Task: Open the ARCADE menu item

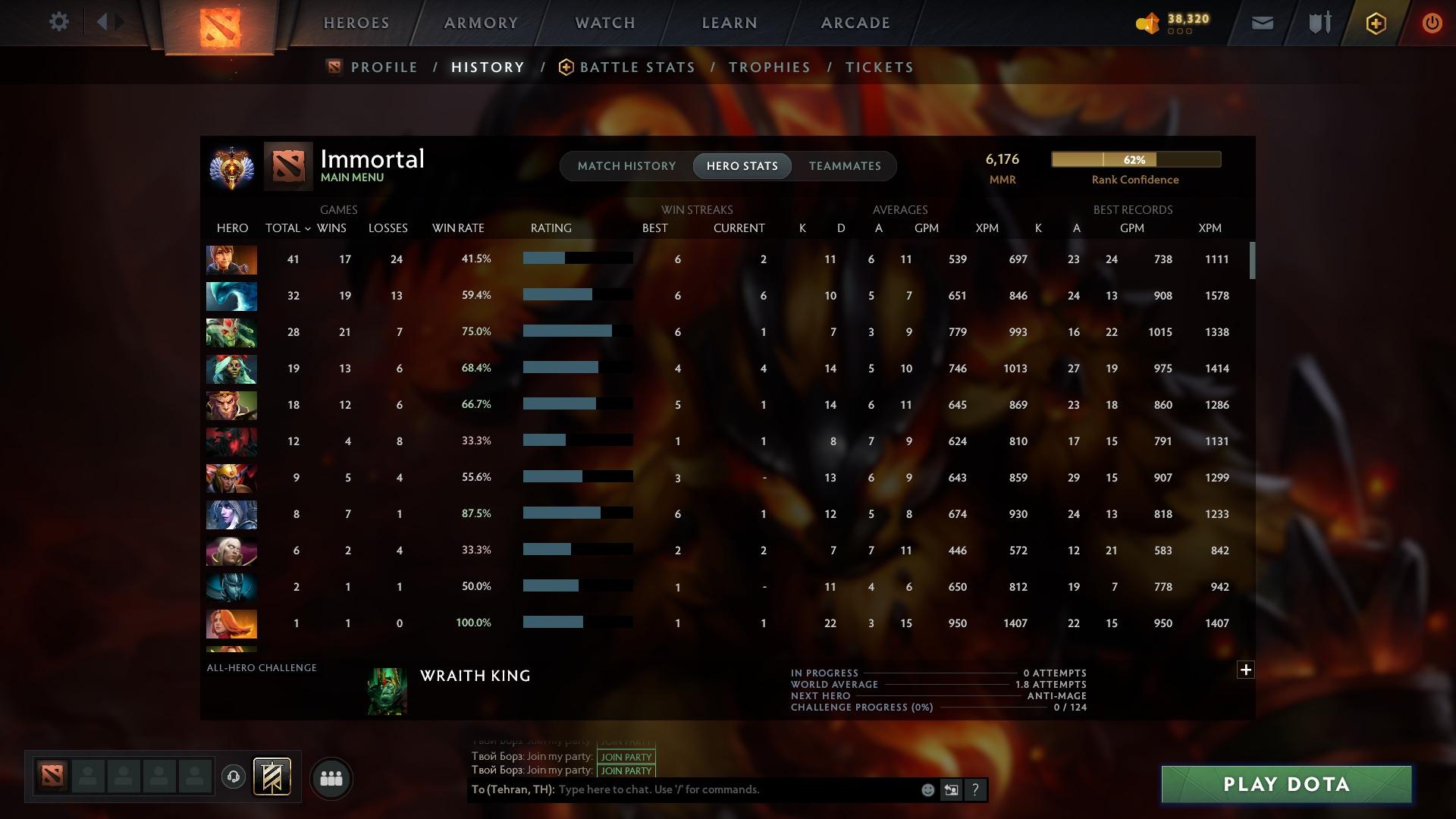Action: coord(855,23)
